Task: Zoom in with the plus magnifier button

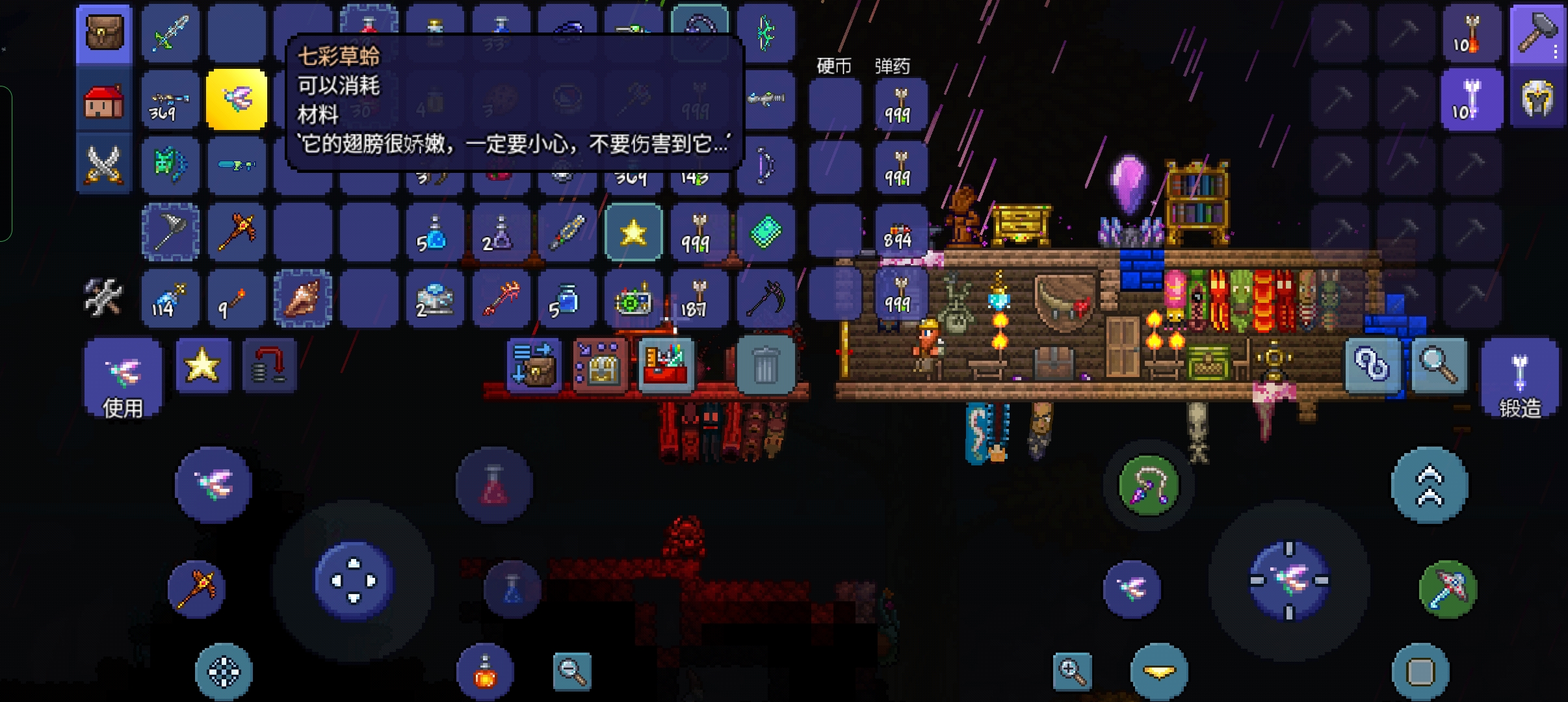Action: pos(1072,671)
